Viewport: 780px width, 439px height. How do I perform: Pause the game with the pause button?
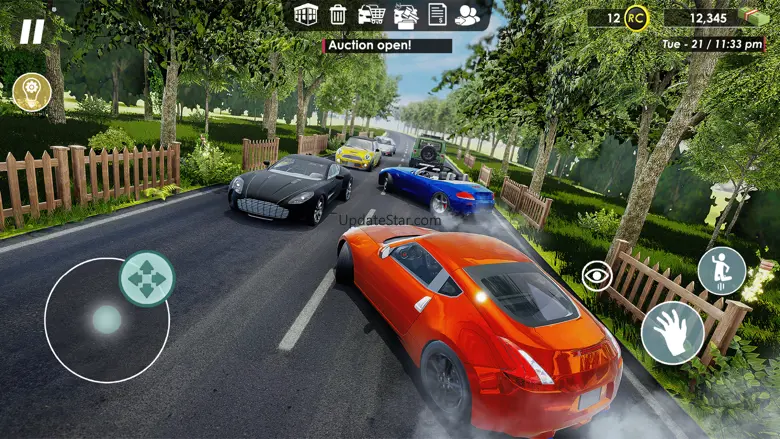(x=32, y=32)
